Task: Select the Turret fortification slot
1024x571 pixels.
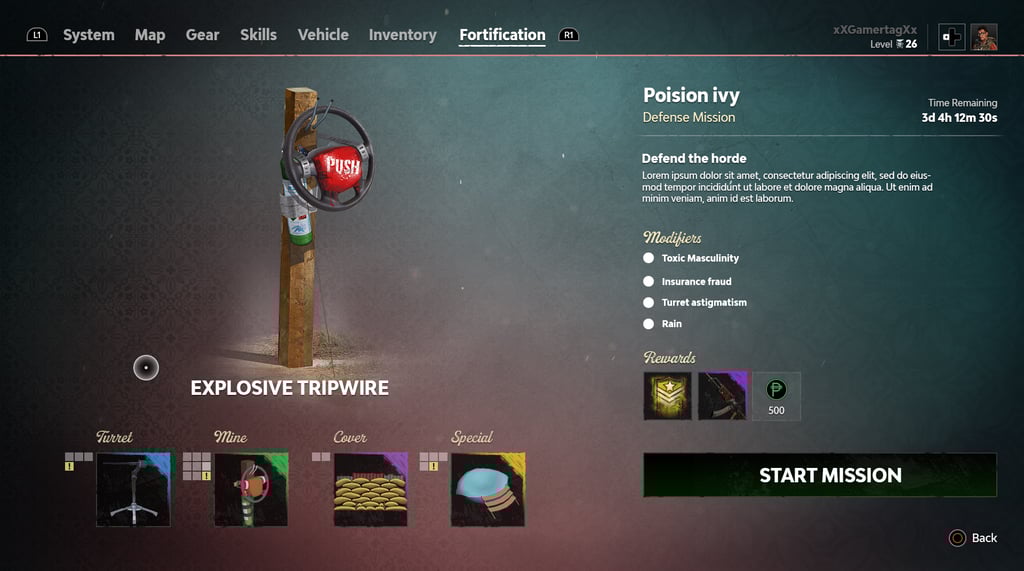Action: [x=133, y=489]
